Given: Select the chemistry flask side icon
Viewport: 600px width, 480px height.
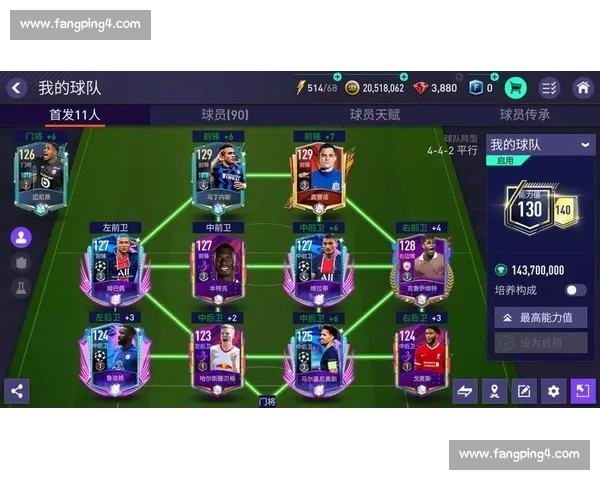Looking at the screenshot, I should (x=20, y=288).
